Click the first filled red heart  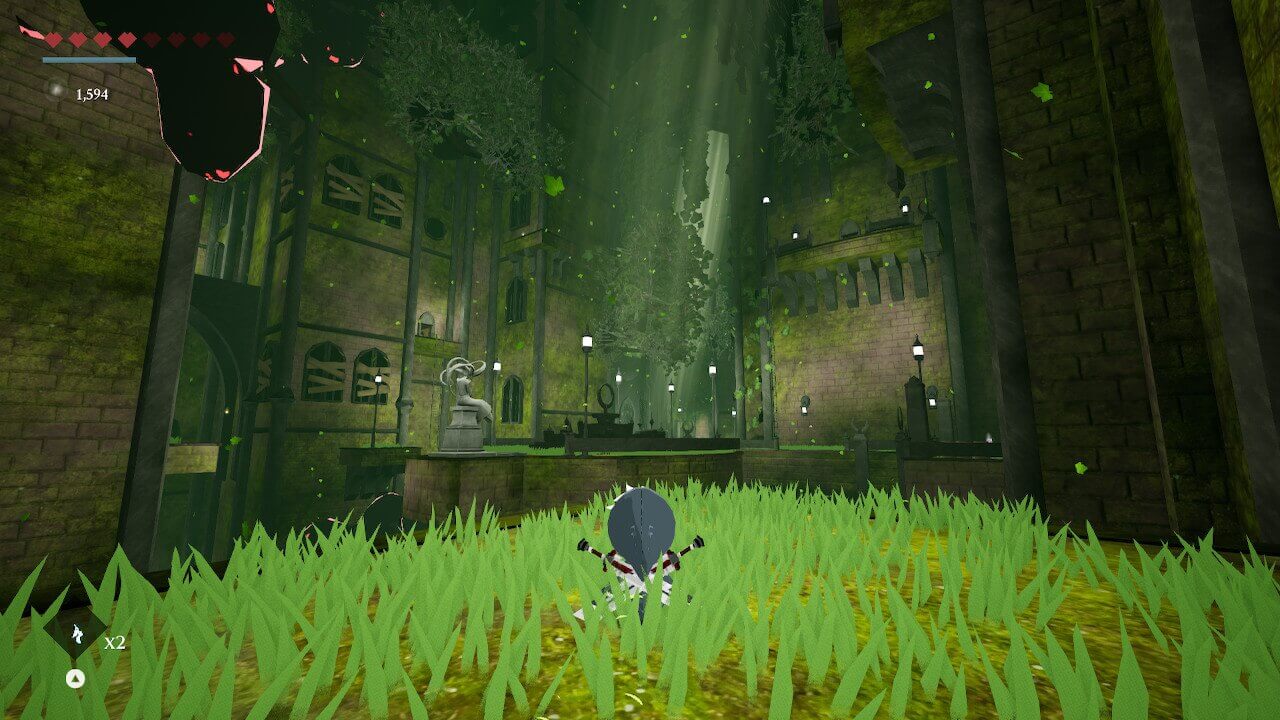pos(52,37)
